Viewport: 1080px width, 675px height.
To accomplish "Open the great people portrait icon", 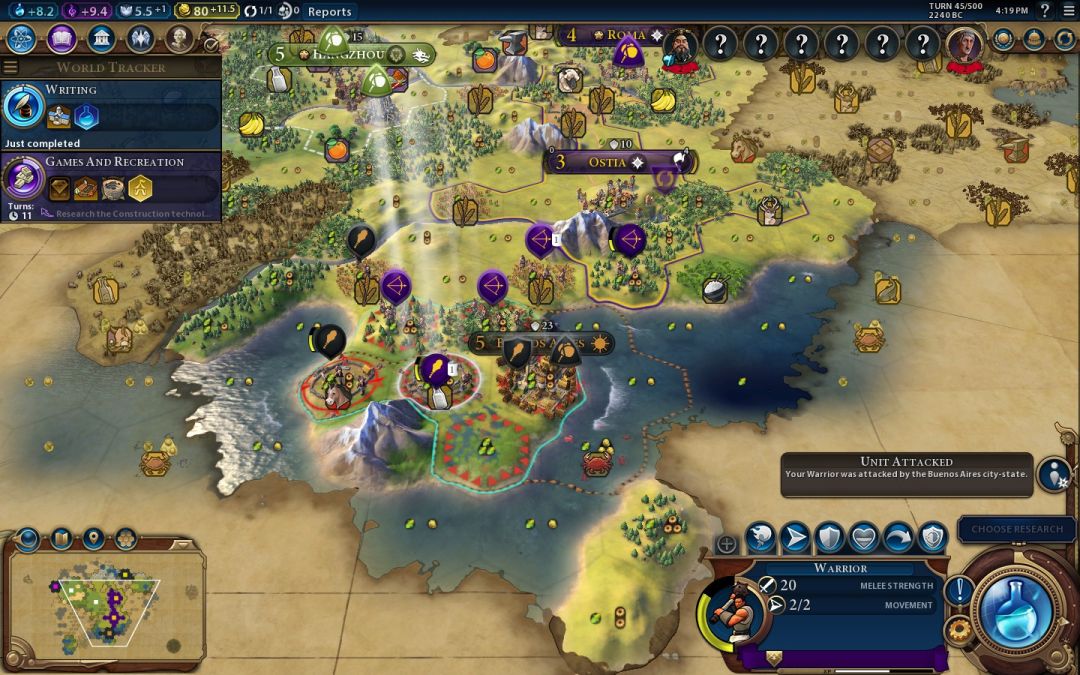I will click(179, 39).
